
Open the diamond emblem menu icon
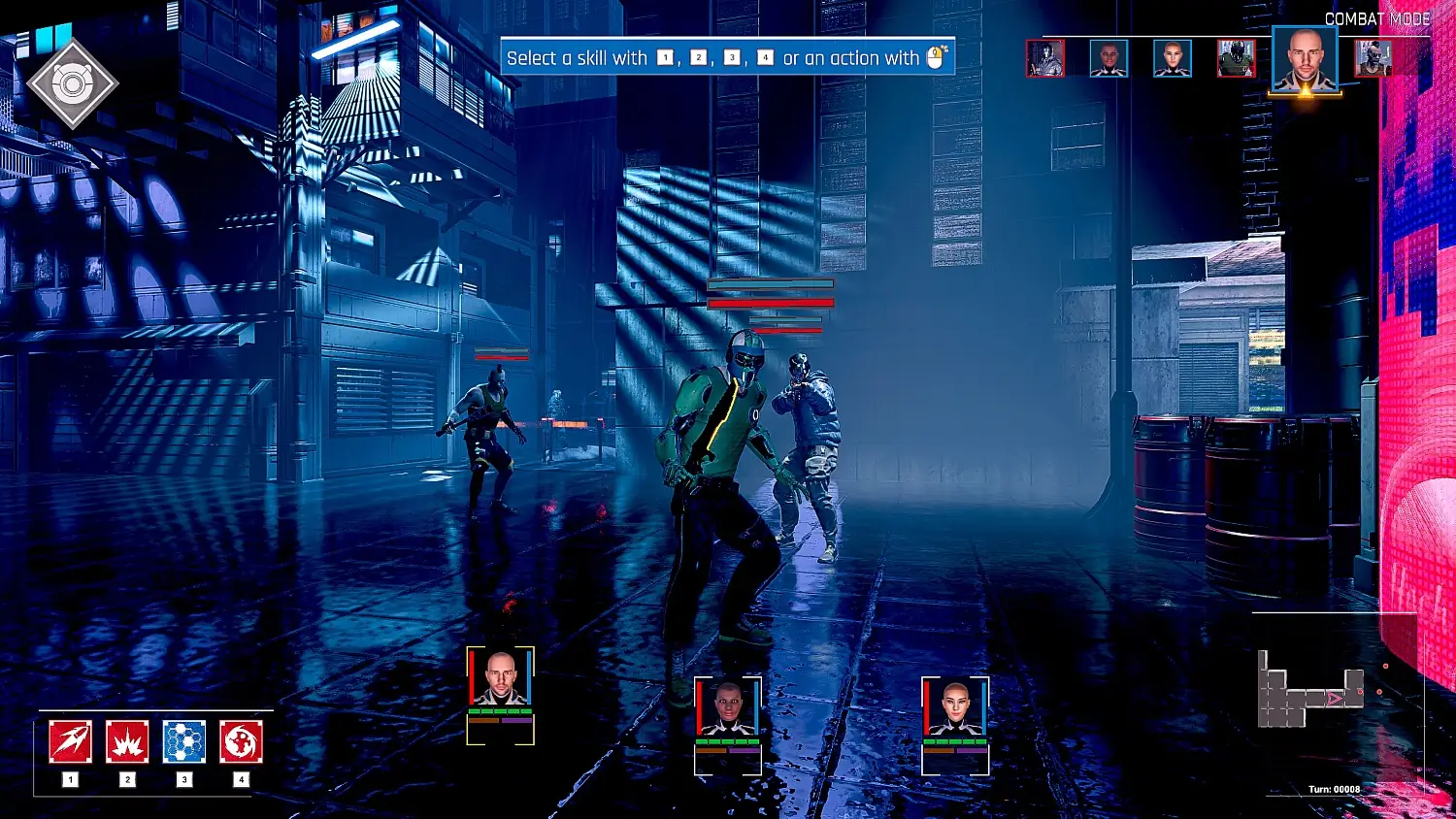tap(73, 84)
